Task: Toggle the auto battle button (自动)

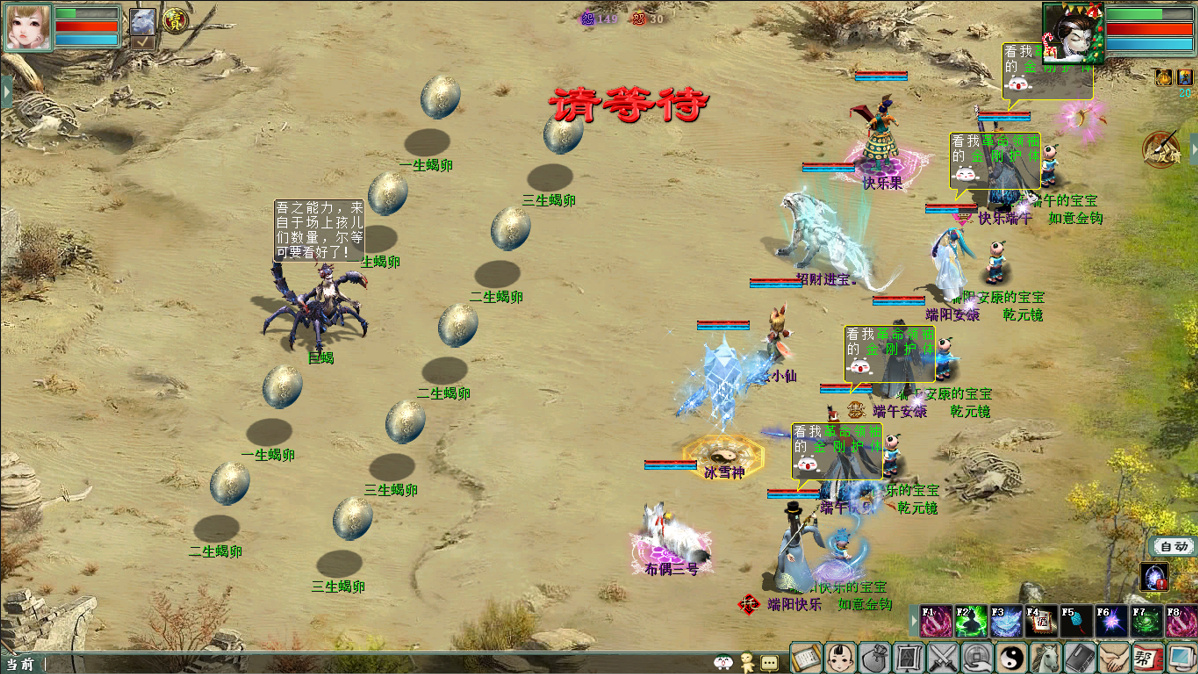Action: (x=1174, y=546)
